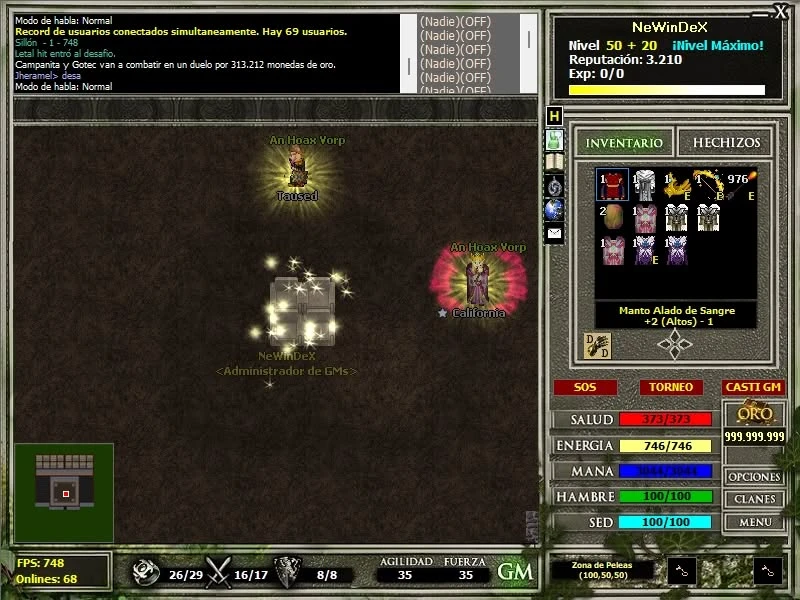
Task: Close the game window with X
Action: click(781, 11)
